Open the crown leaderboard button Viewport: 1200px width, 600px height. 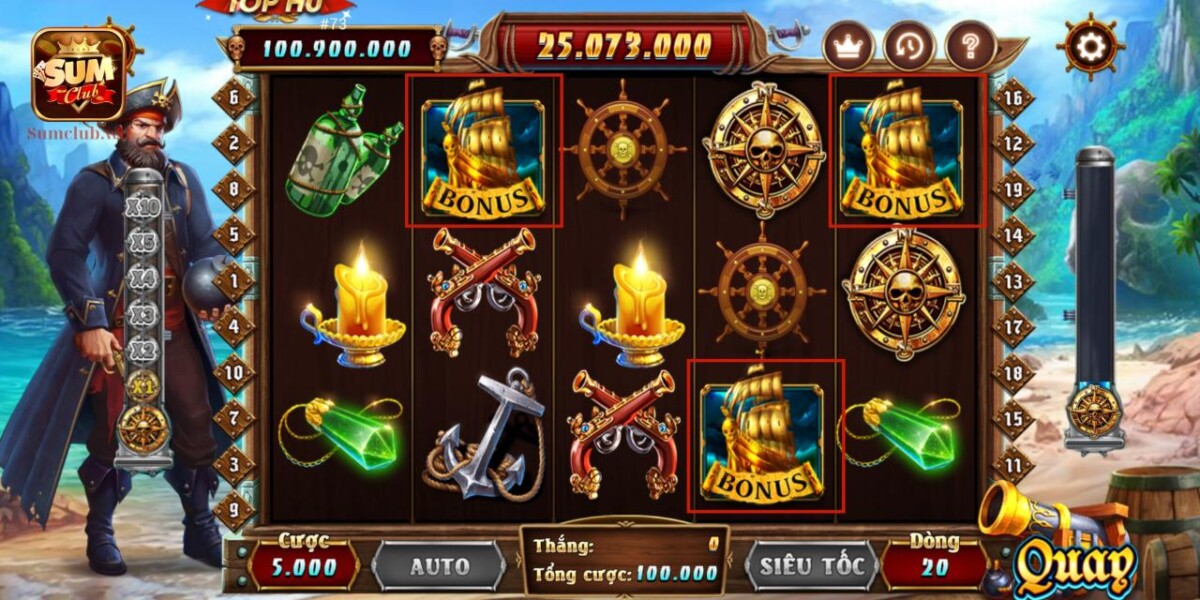coord(848,46)
